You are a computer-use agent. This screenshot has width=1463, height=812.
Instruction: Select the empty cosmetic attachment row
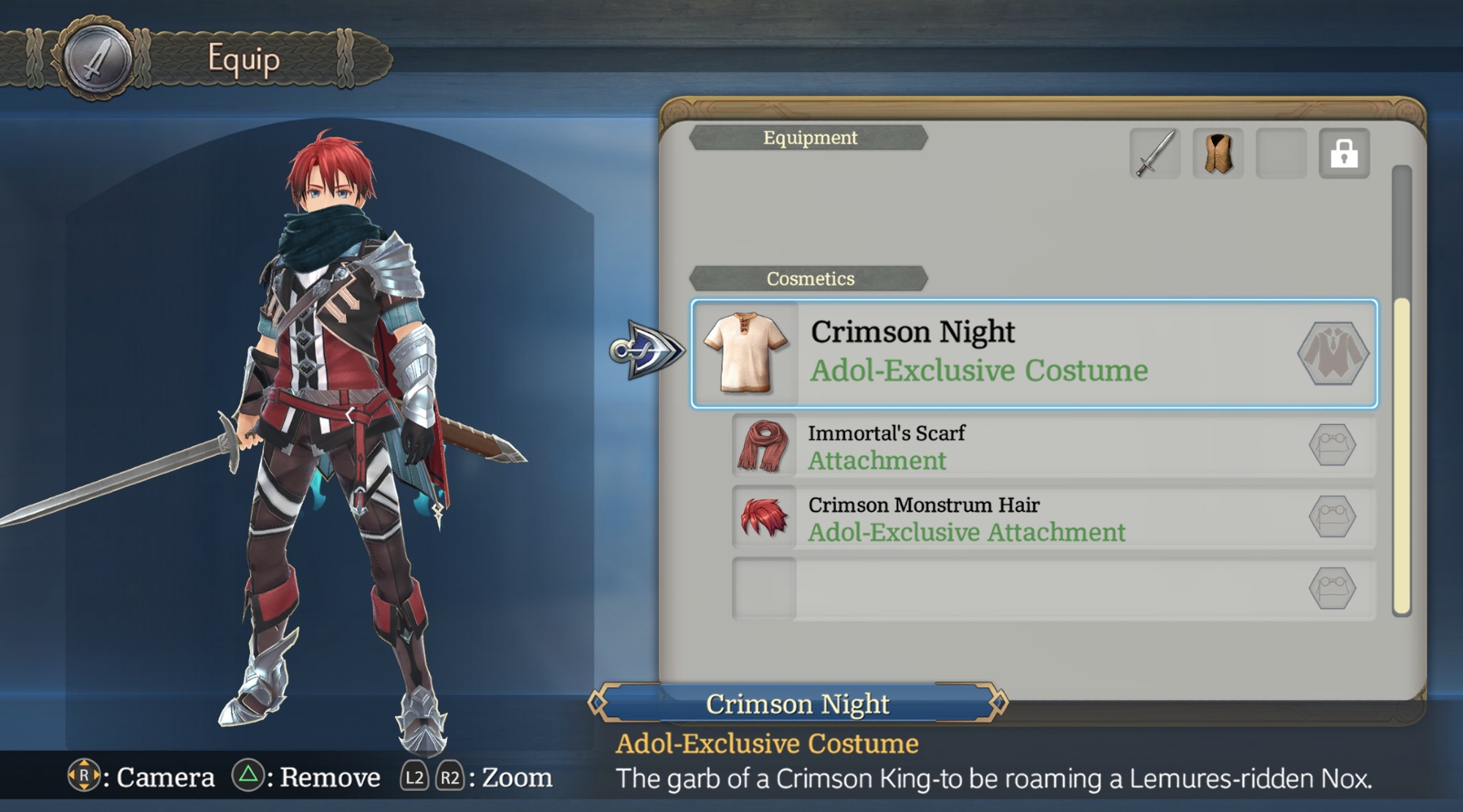(x=1053, y=589)
